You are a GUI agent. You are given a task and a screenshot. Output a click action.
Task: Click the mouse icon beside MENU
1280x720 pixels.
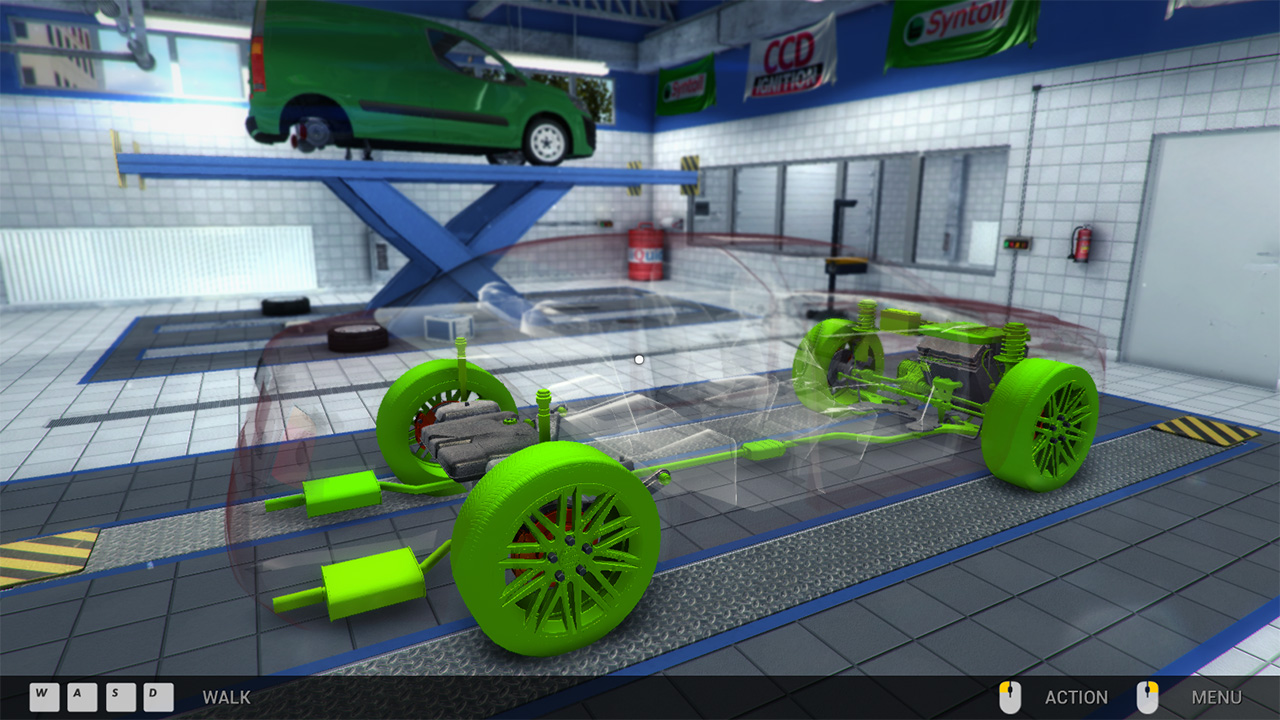(x=1146, y=697)
